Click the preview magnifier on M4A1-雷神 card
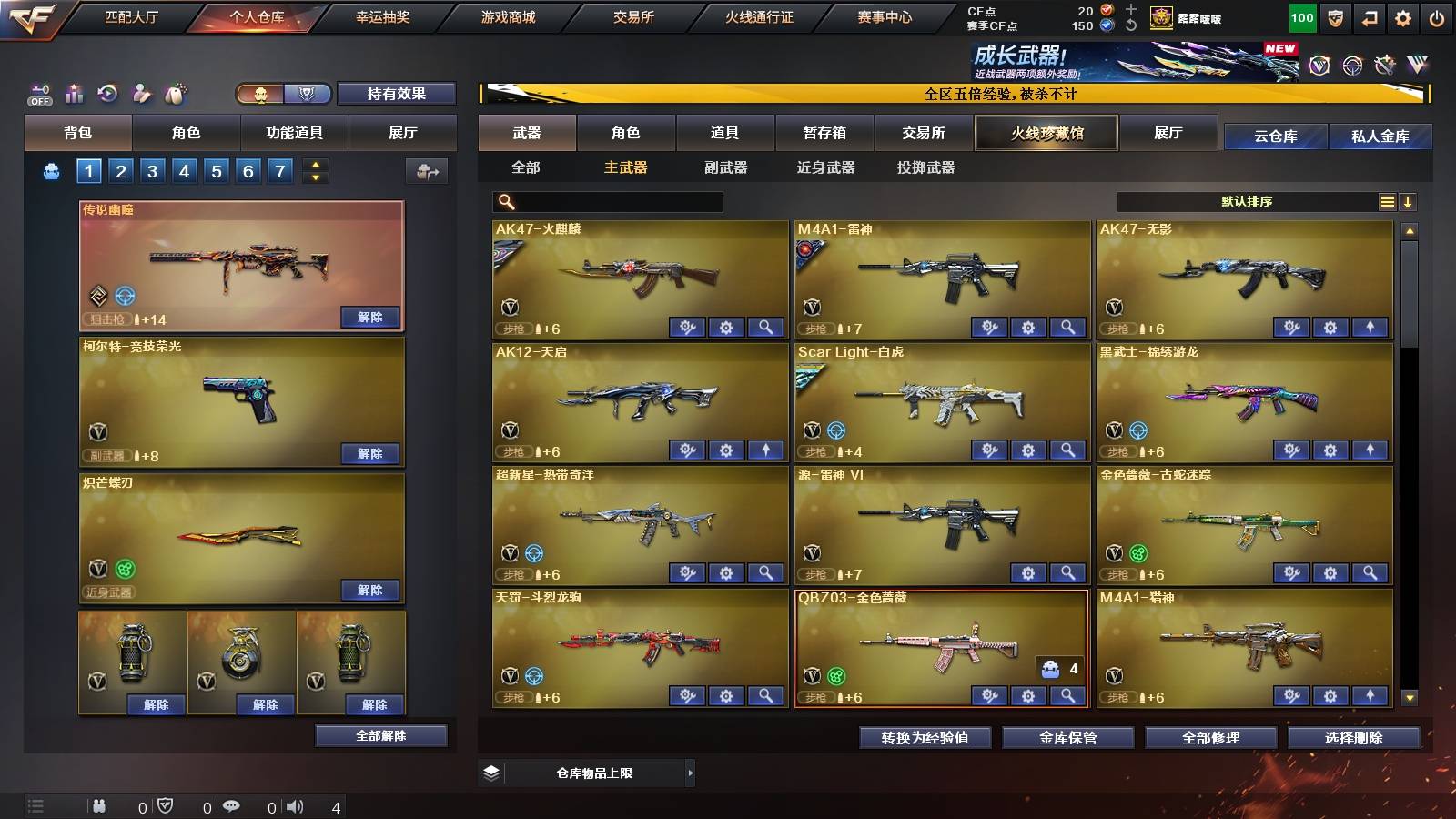The image size is (1456, 819). click(1067, 326)
